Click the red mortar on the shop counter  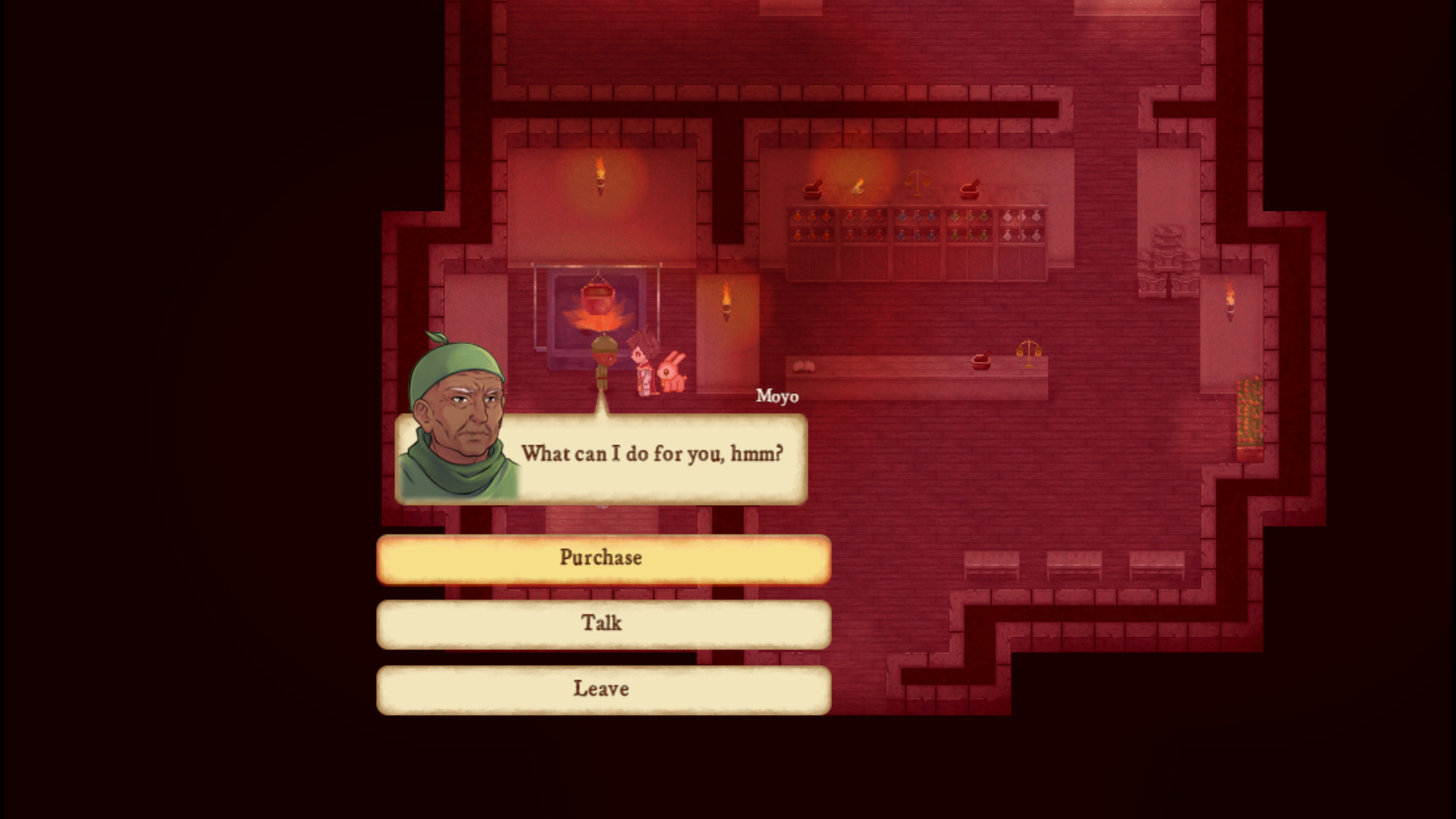[x=982, y=362]
